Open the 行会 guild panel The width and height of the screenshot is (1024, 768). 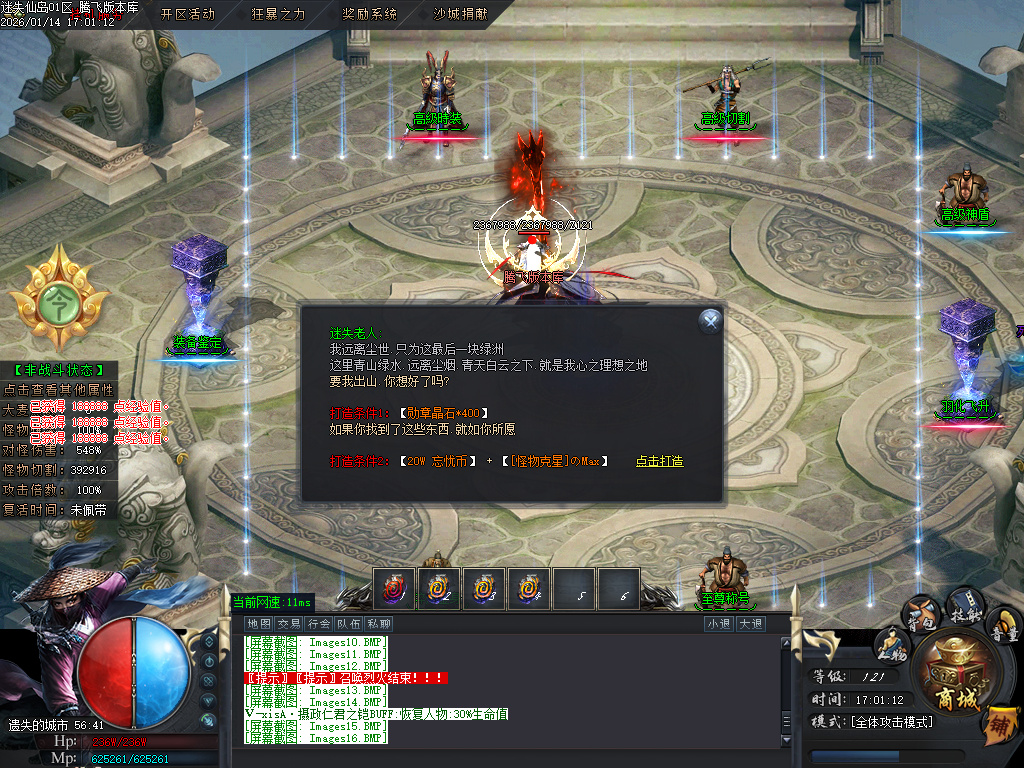tap(319, 624)
